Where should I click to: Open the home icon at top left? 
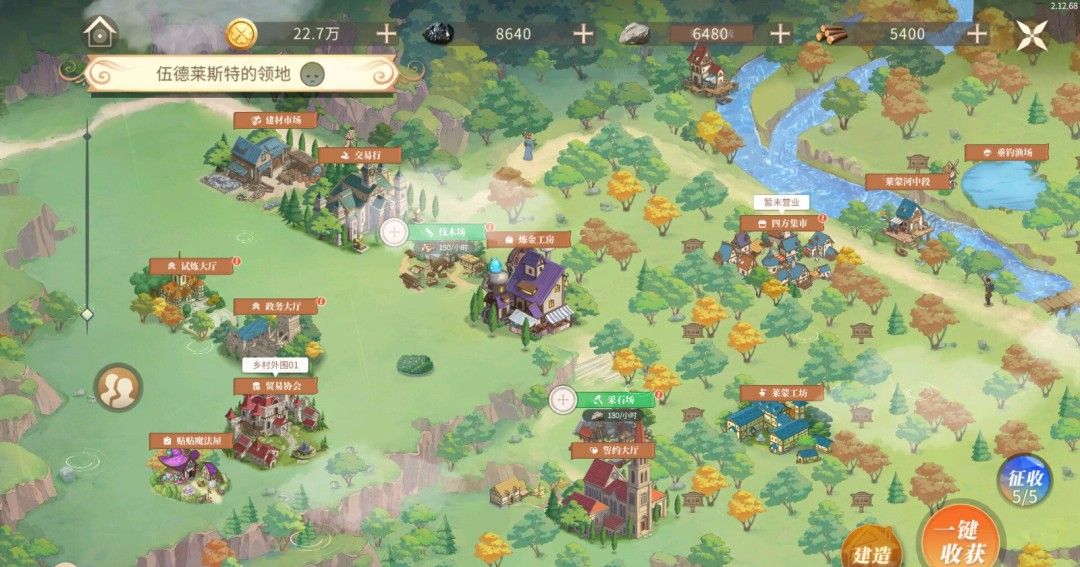click(x=100, y=32)
